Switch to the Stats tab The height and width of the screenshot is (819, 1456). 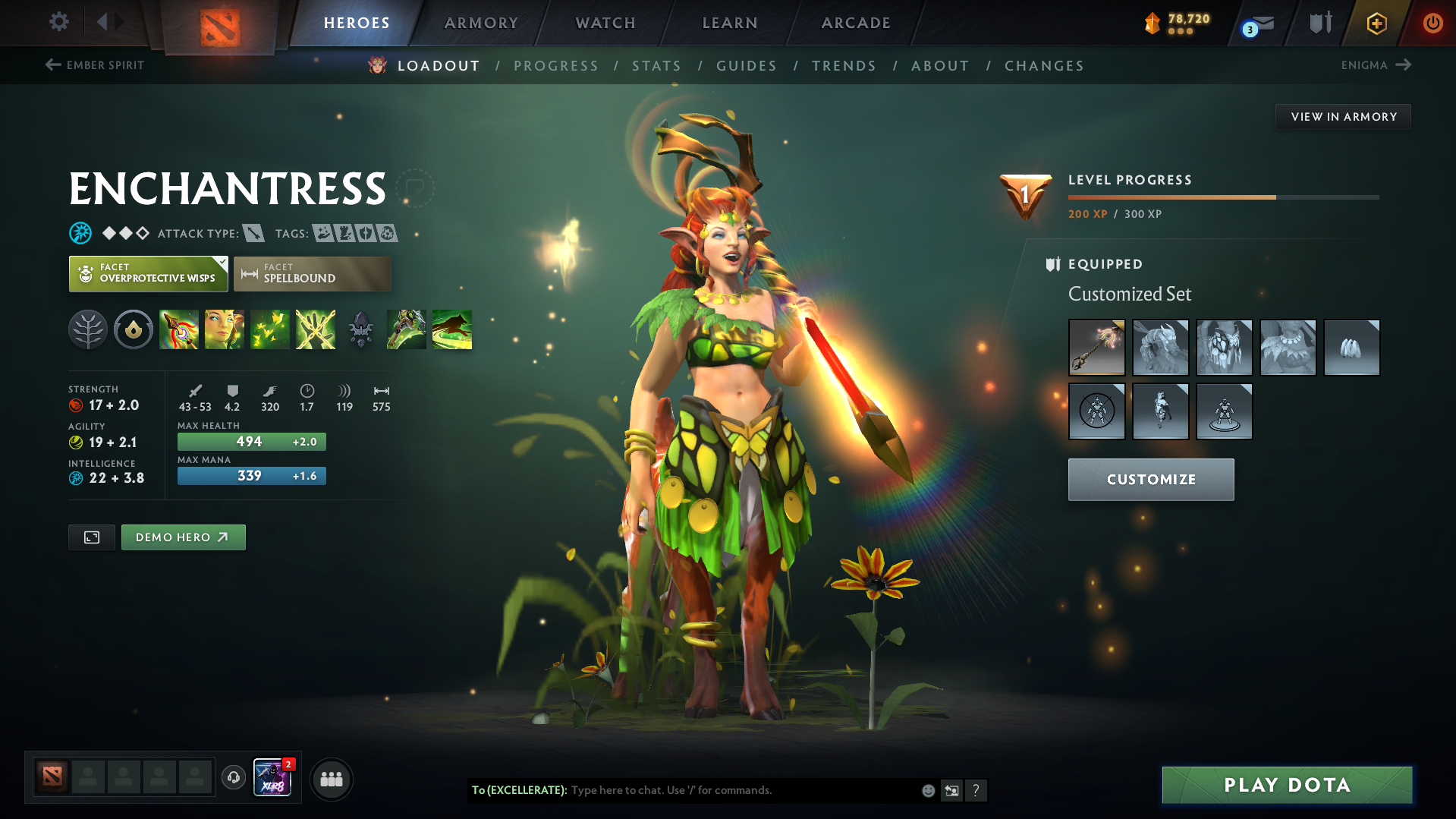656,66
